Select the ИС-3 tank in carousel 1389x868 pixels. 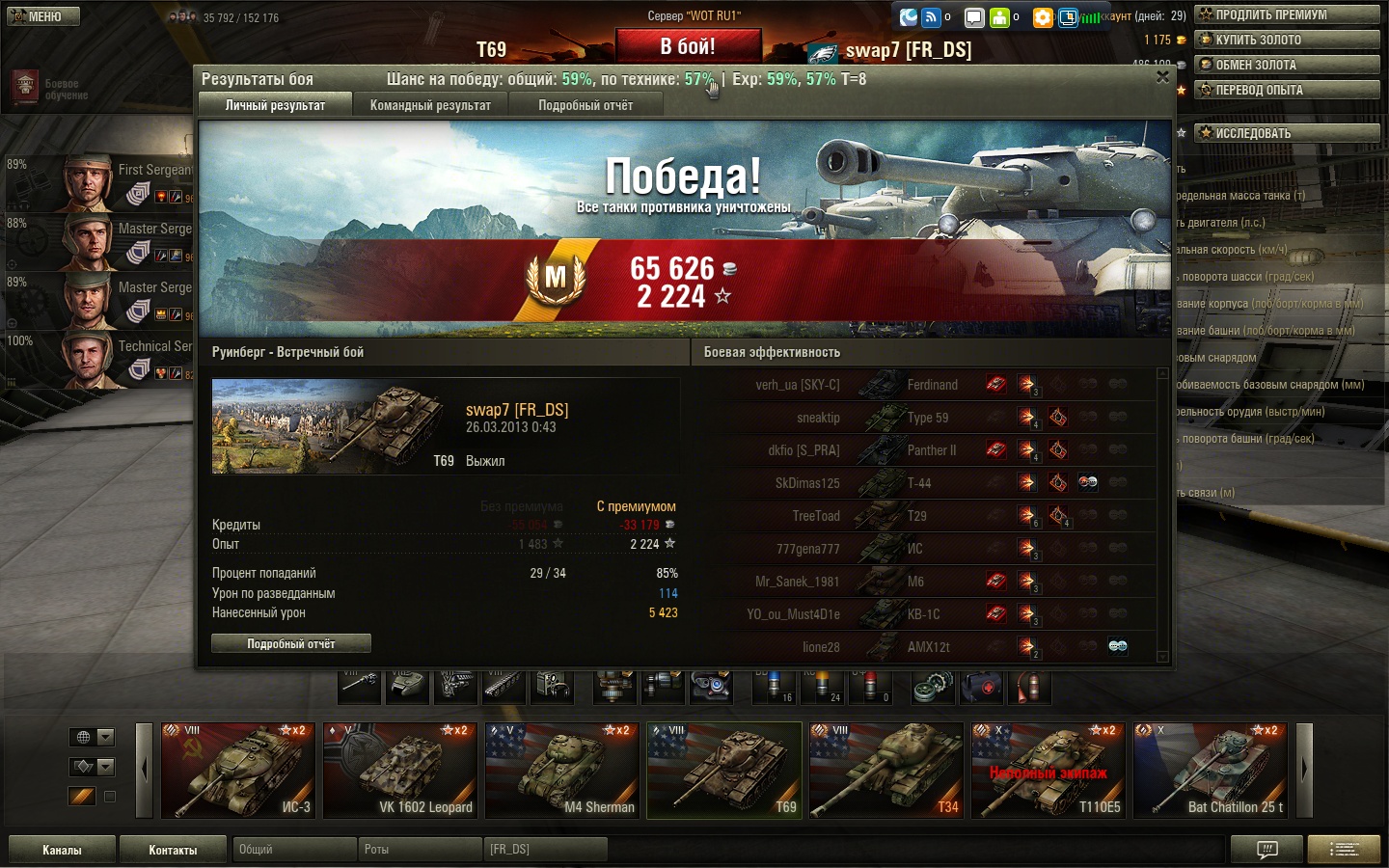coord(238,770)
